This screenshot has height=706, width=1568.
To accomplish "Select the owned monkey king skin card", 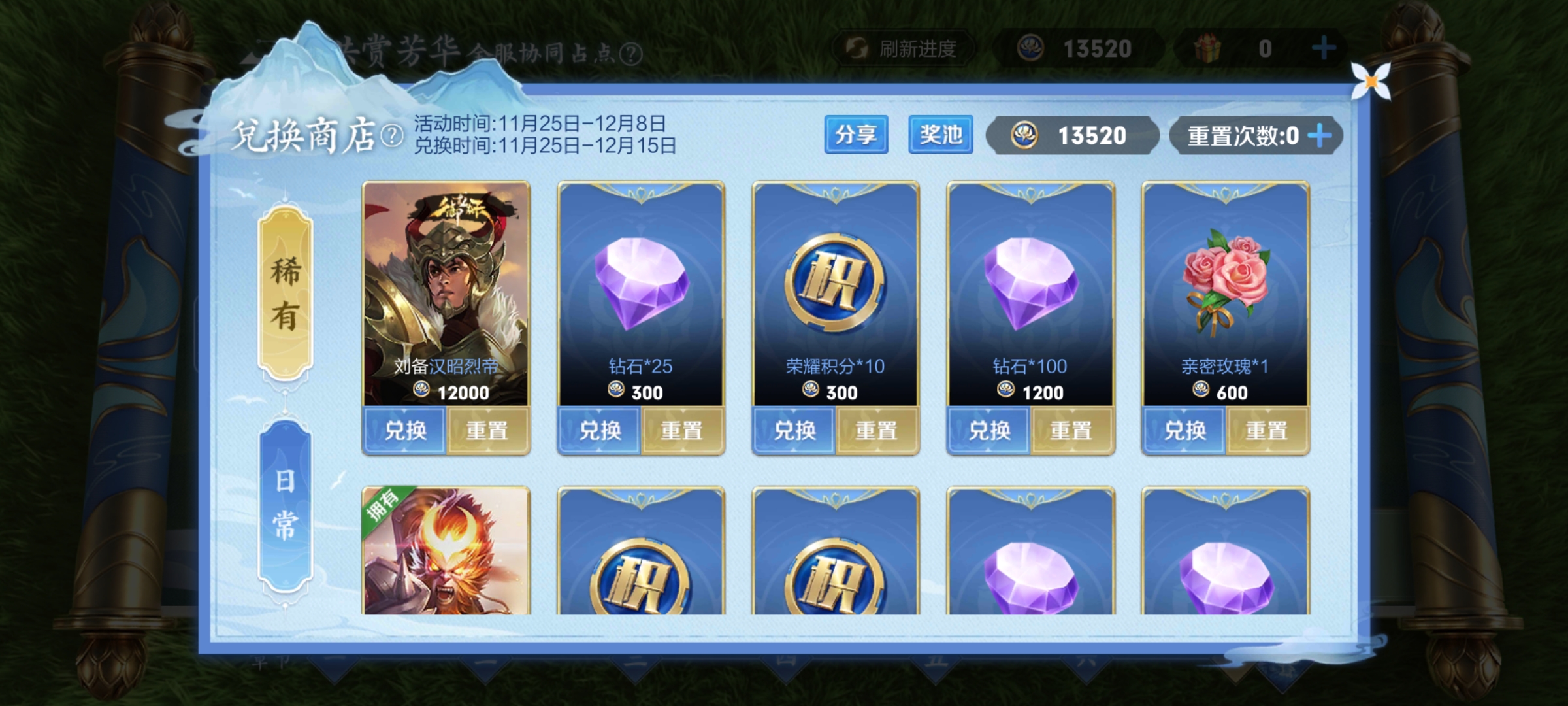I will 446,552.
